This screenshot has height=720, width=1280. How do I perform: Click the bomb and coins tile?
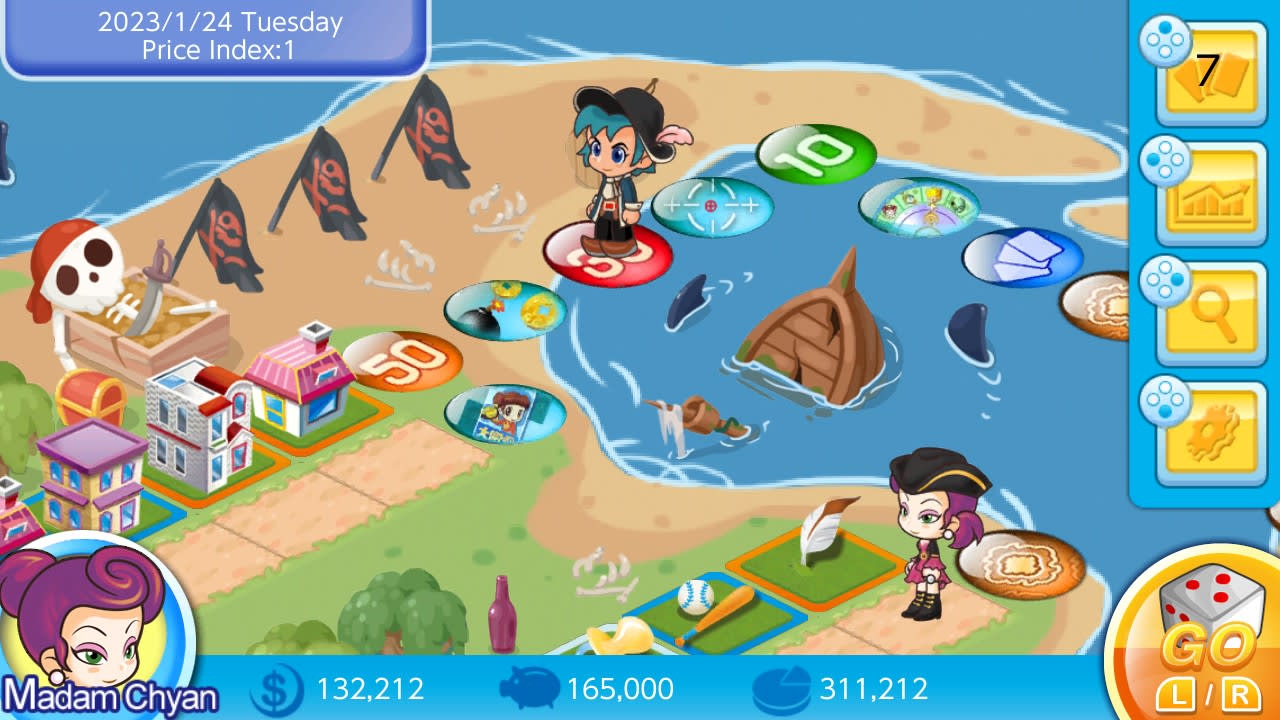tap(505, 310)
